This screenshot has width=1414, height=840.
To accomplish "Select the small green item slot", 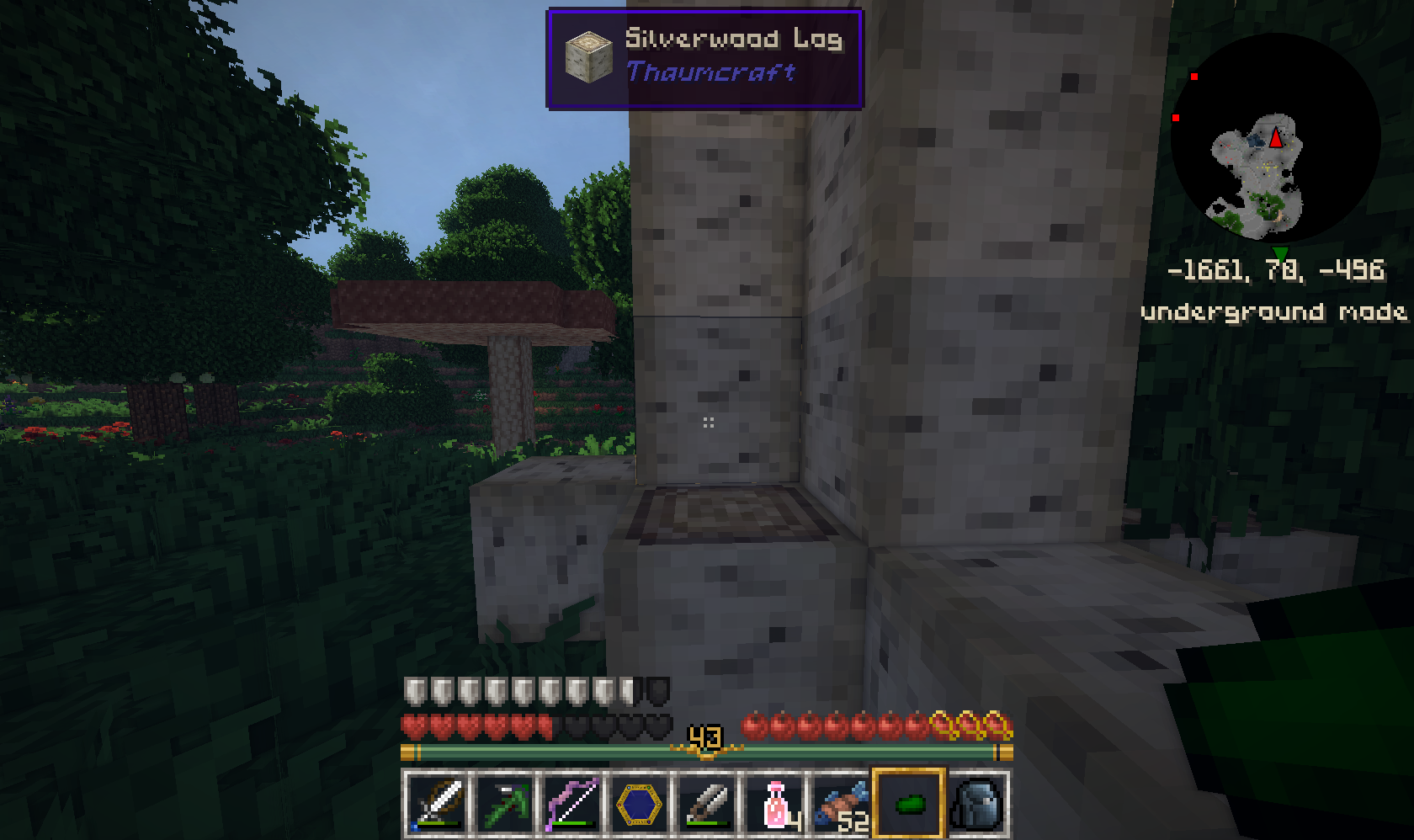I will (909, 804).
